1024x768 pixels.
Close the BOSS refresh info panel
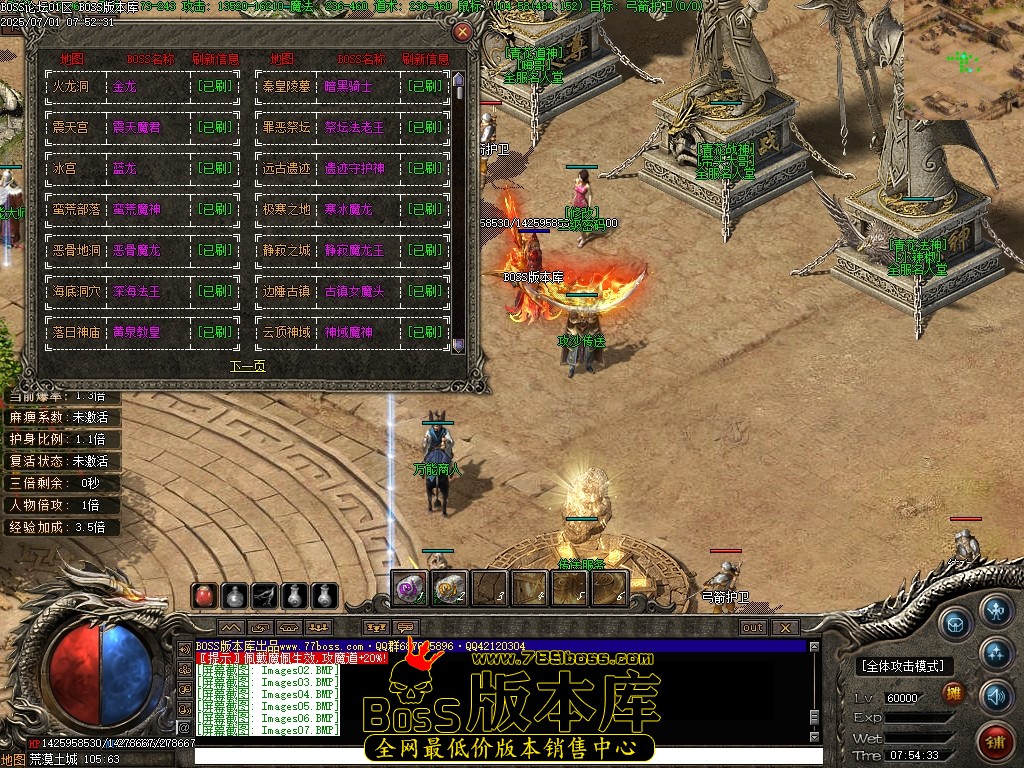[x=462, y=32]
